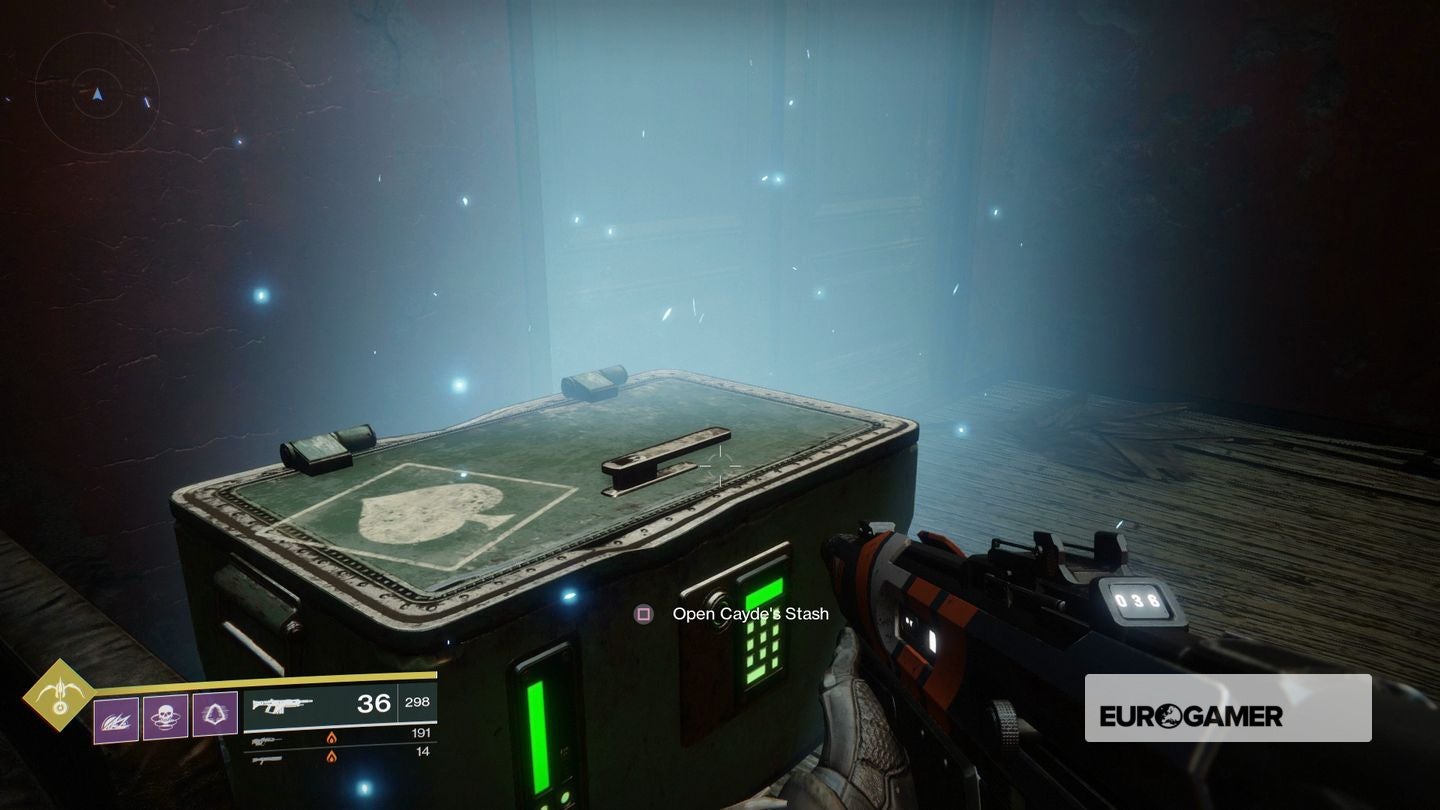This screenshot has width=1440, height=810.
Task: Open Cayde's Stash via the prompt text
Action: pyautogui.click(x=748, y=613)
